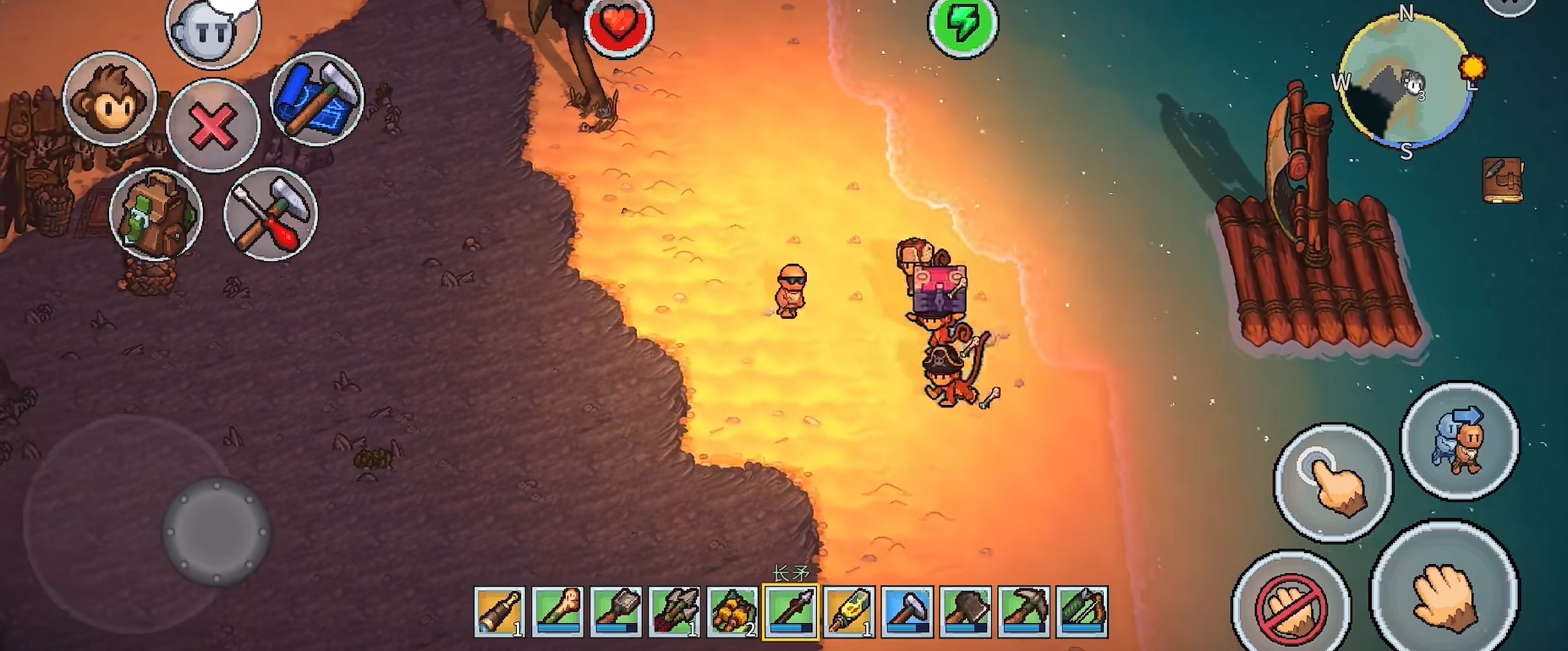The height and width of the screenshot is (651, 1568).
Task: Close the radial menu with red X
Action: click(x=212, y=126)
